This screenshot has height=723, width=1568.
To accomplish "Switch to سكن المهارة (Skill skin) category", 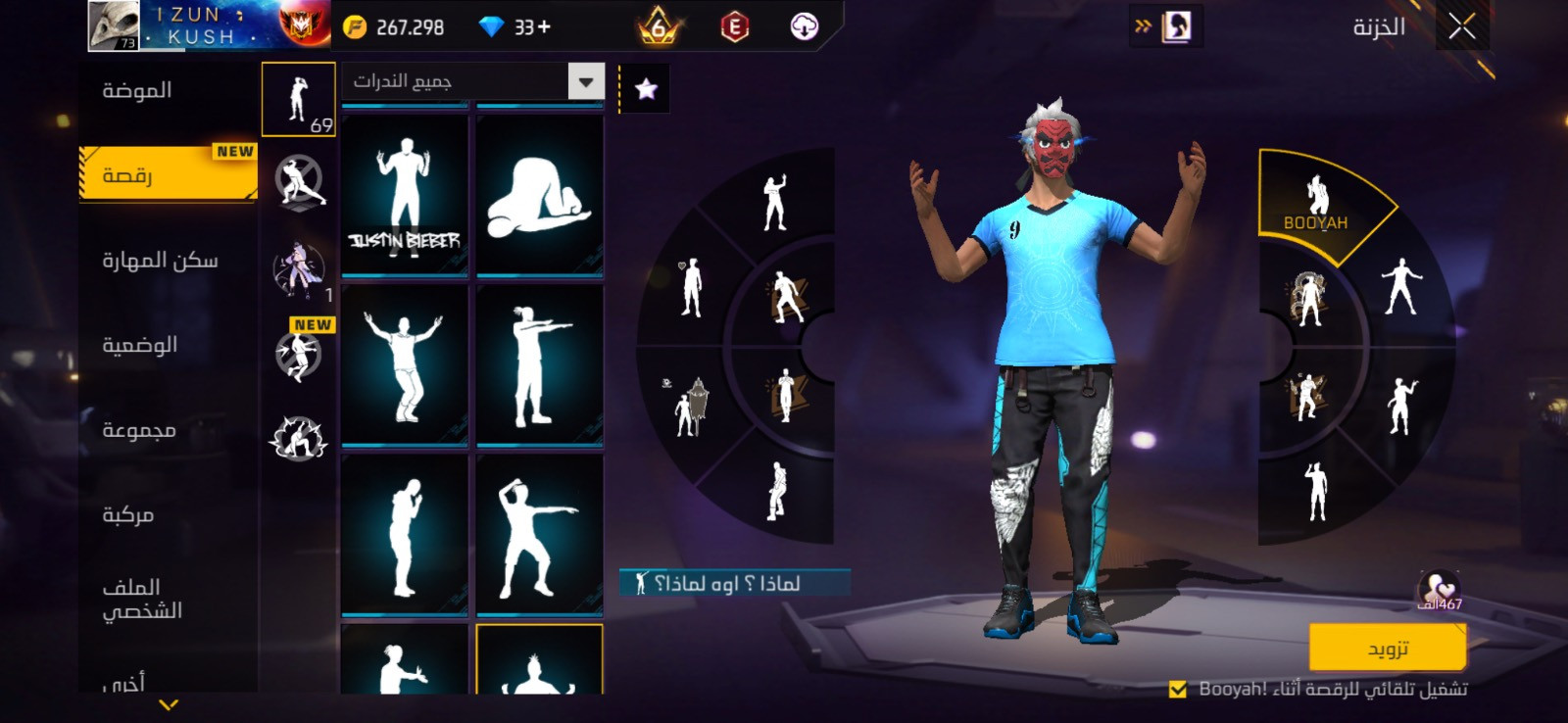I will coord(161,261).
